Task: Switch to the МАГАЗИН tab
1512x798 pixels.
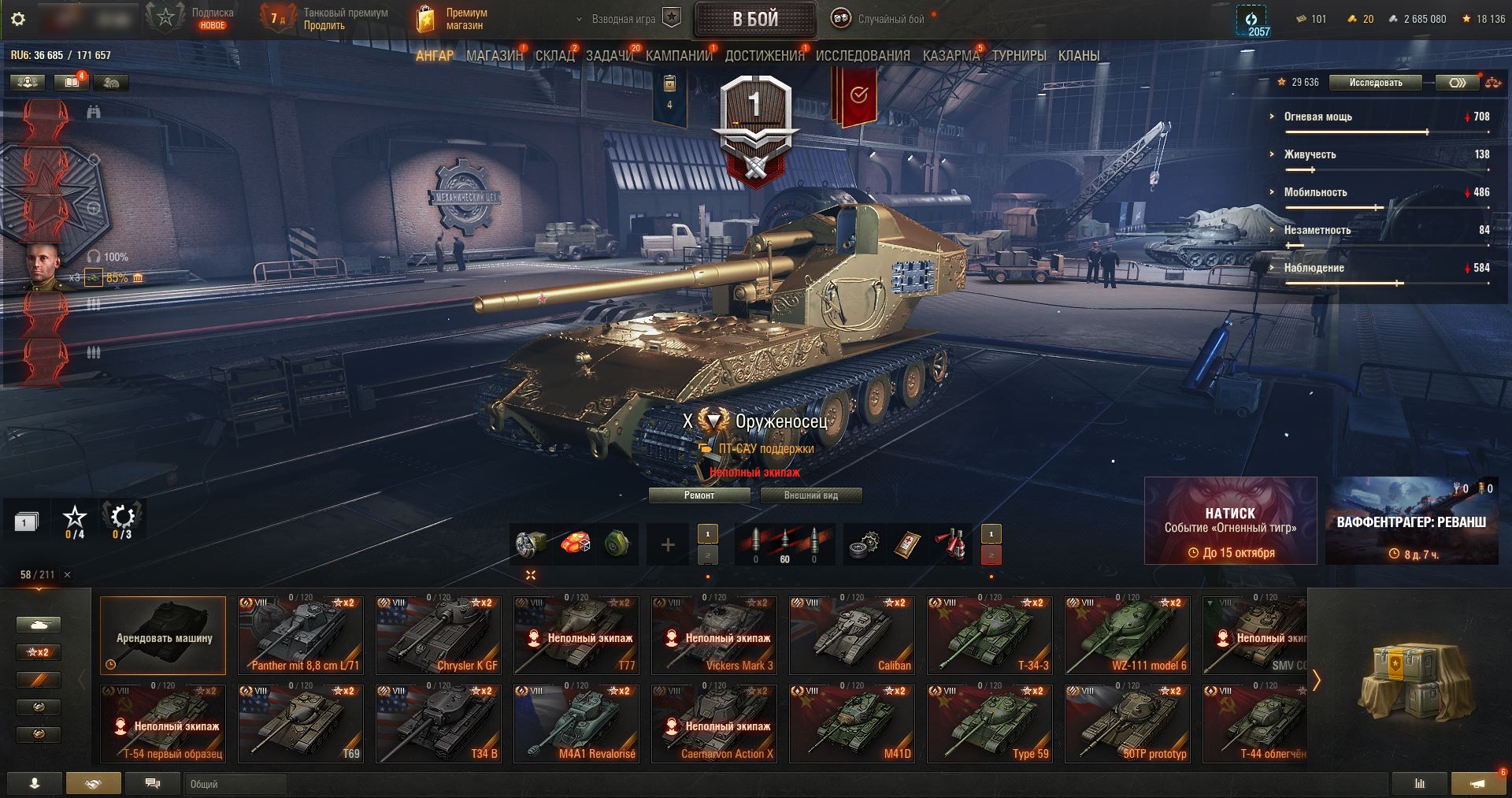Action: click(494, 56)
